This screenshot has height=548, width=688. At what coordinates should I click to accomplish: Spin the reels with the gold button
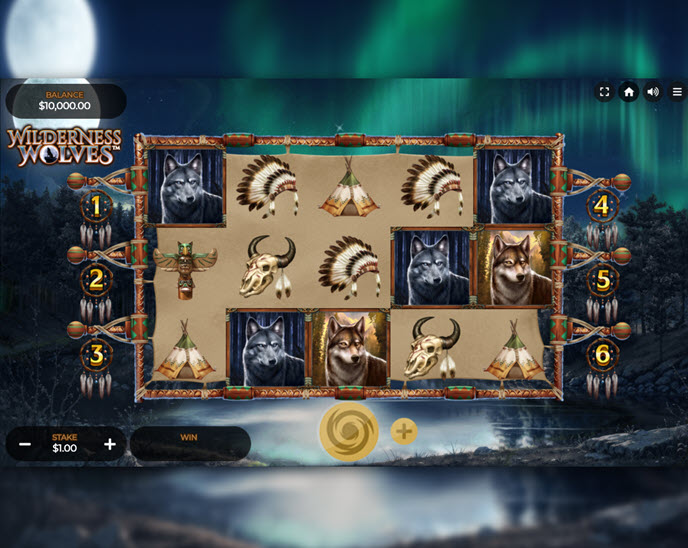pyautogui.click(x=348, y=432)
